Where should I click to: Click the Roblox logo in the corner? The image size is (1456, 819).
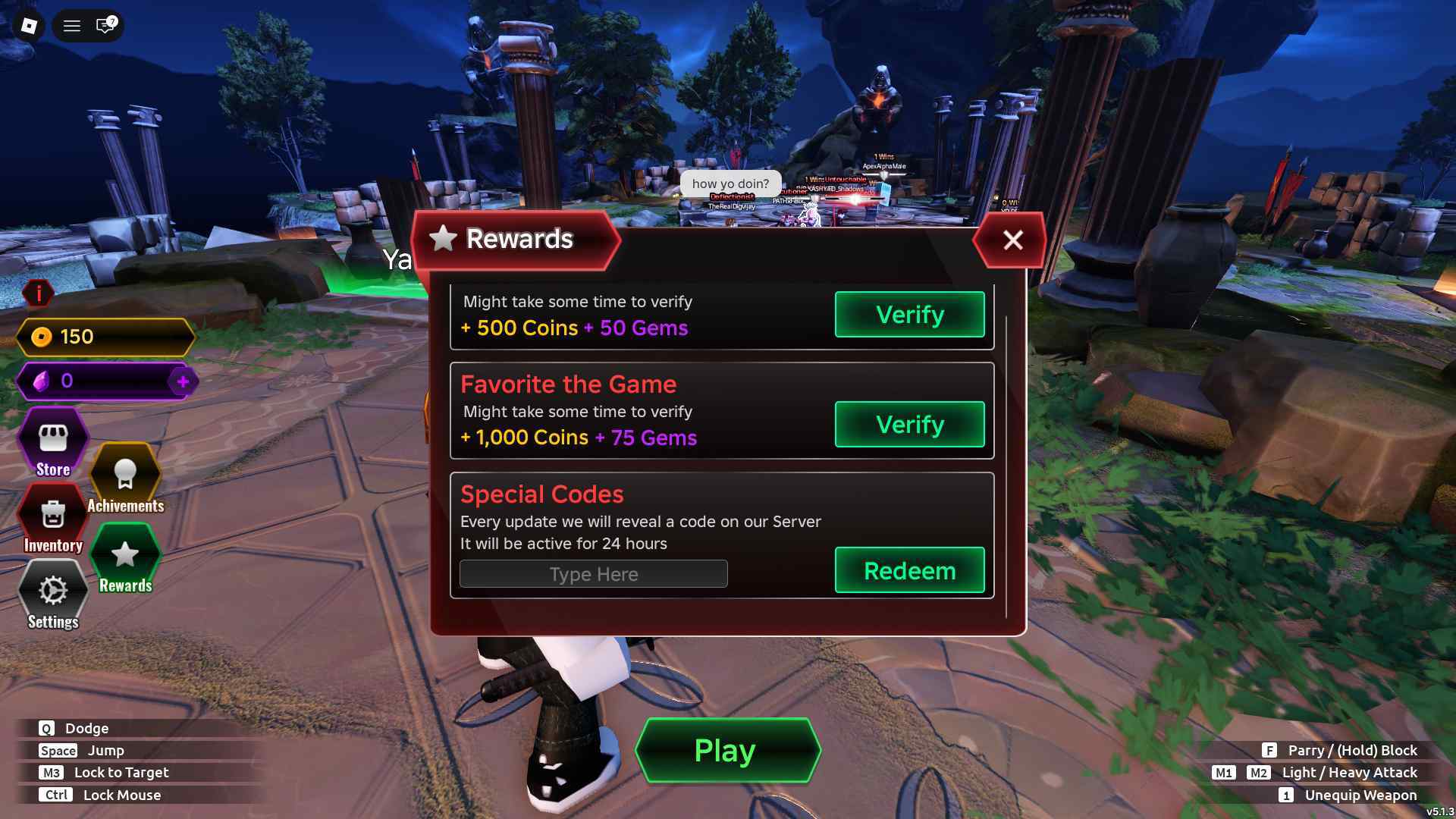pos(29,26)
